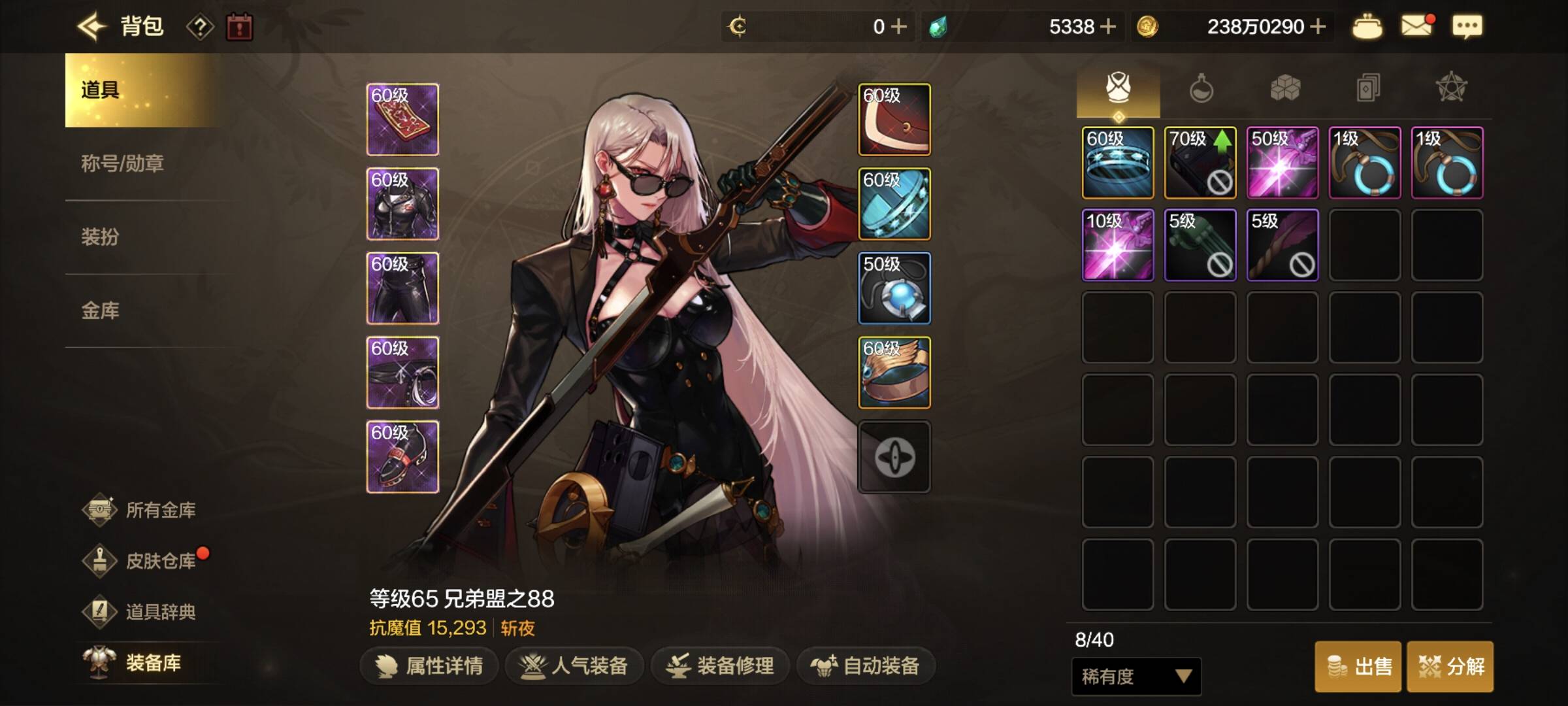Open 装备修理 equipment repair

[720, 666]
